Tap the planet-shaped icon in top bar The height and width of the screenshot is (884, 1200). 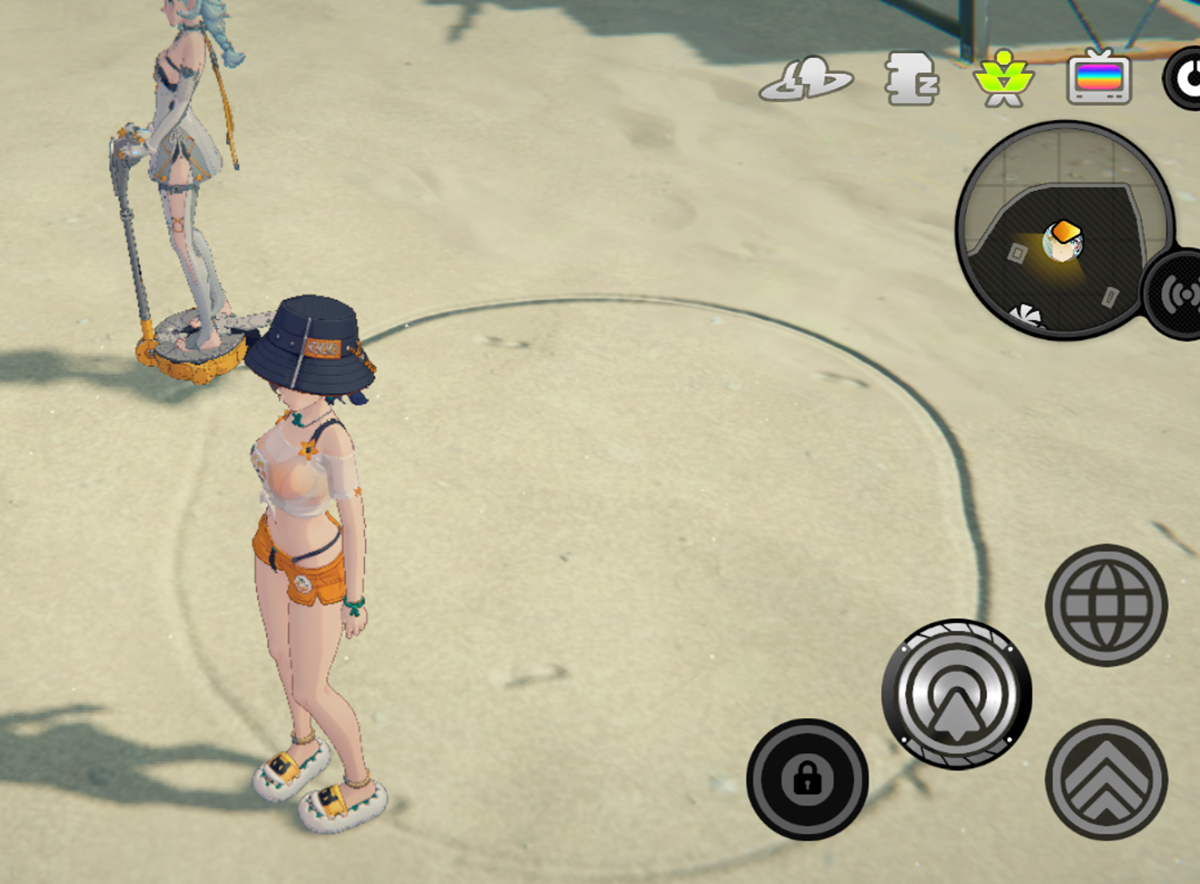coord(806,80)
